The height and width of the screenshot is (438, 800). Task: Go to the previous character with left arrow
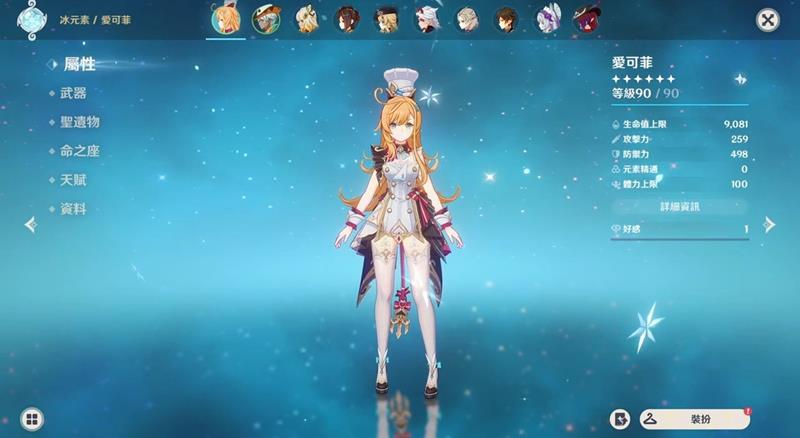pyautogui.click(x=30, y=224)
